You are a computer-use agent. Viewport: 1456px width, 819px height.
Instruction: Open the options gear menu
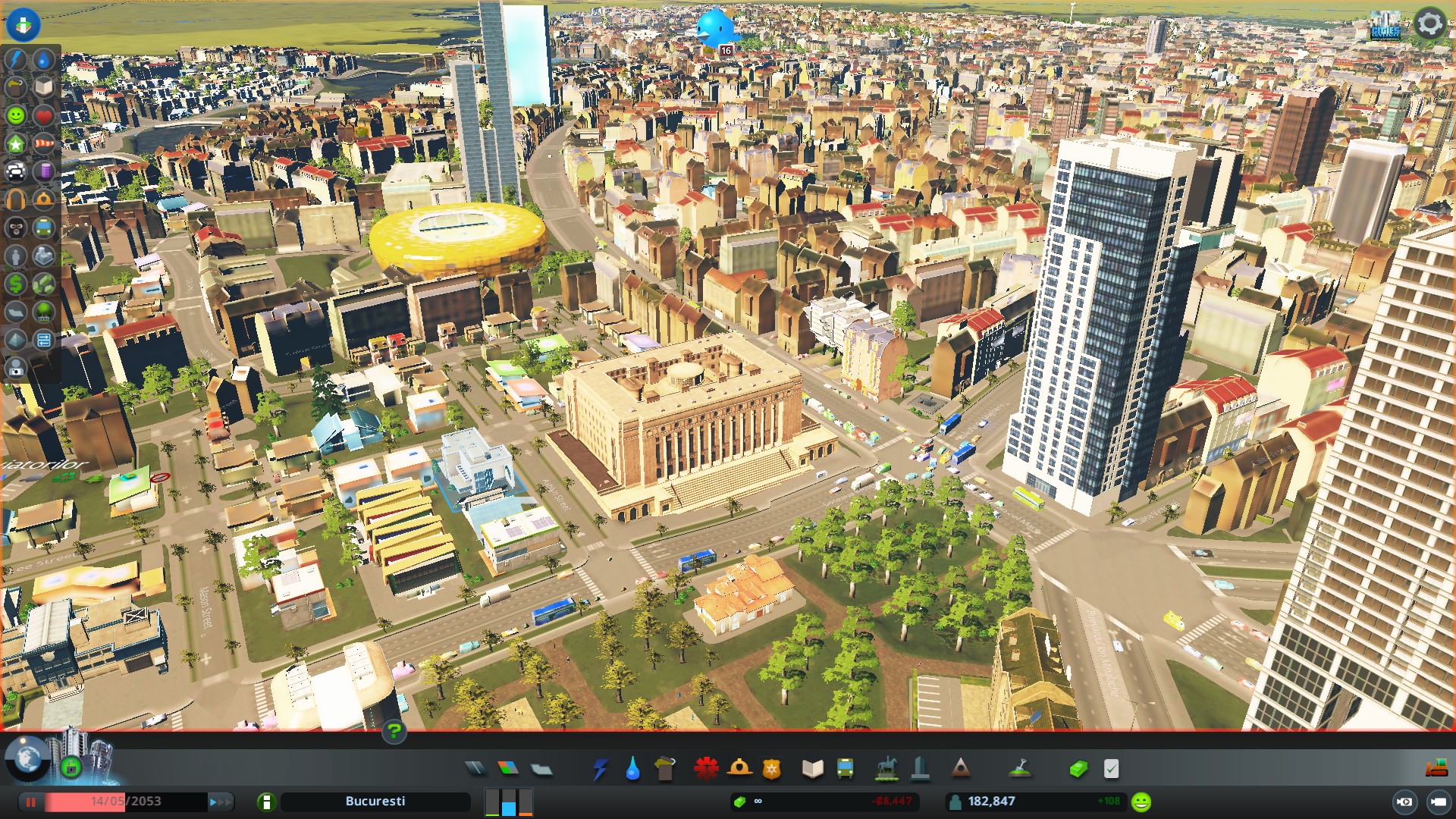click(x=1429, y=24)
